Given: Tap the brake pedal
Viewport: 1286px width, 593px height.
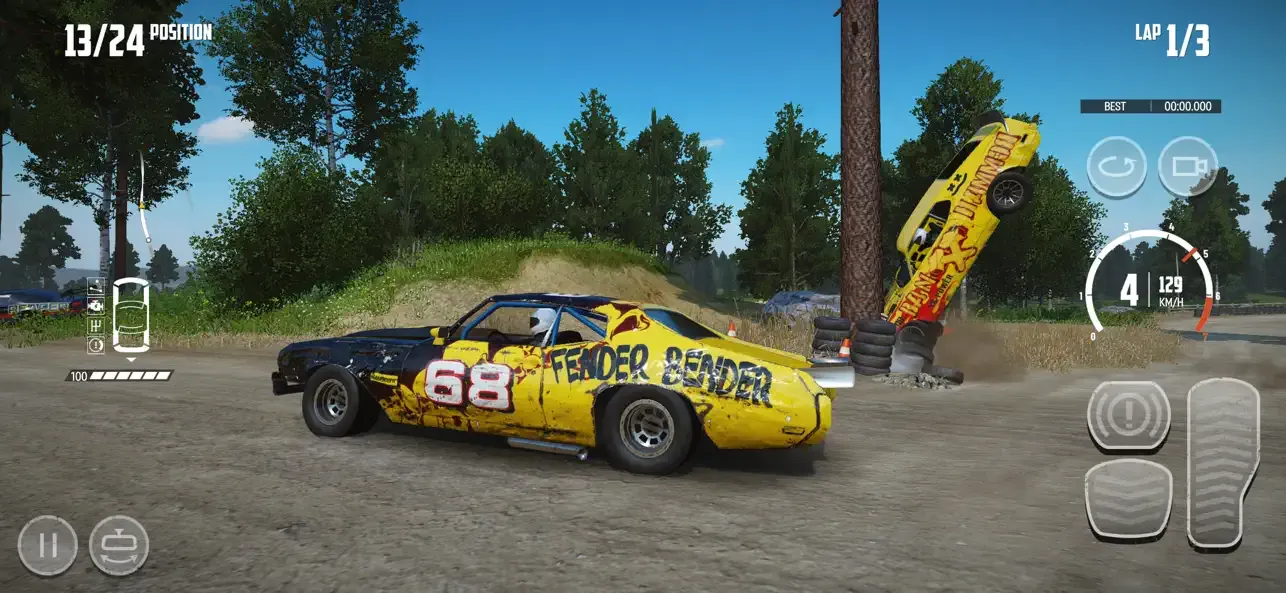Looking at the screenshot, I should tap(1128, 499).
